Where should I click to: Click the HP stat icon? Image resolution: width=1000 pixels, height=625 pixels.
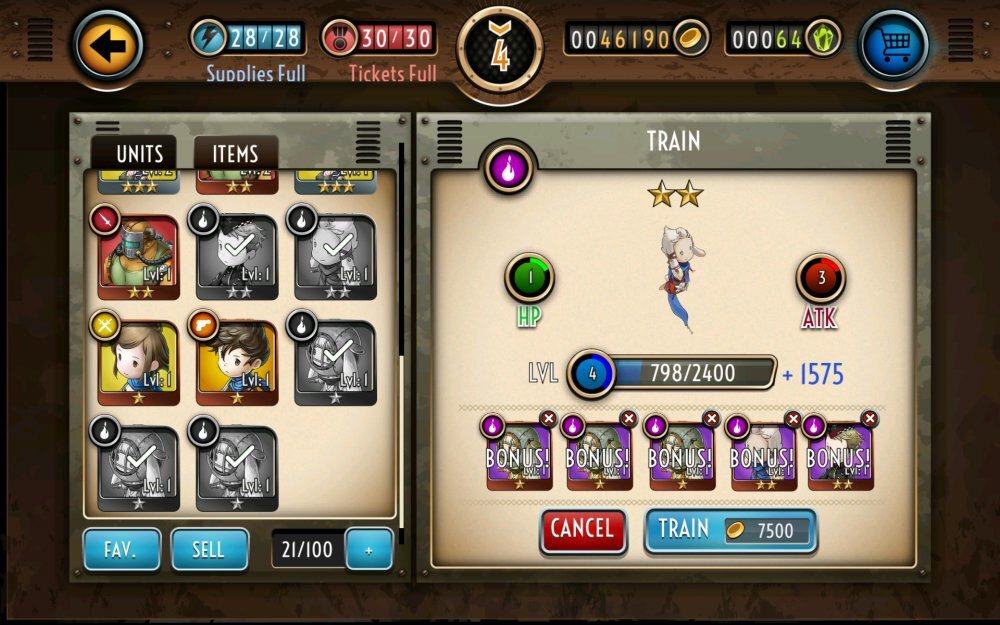tap(529, 279)
